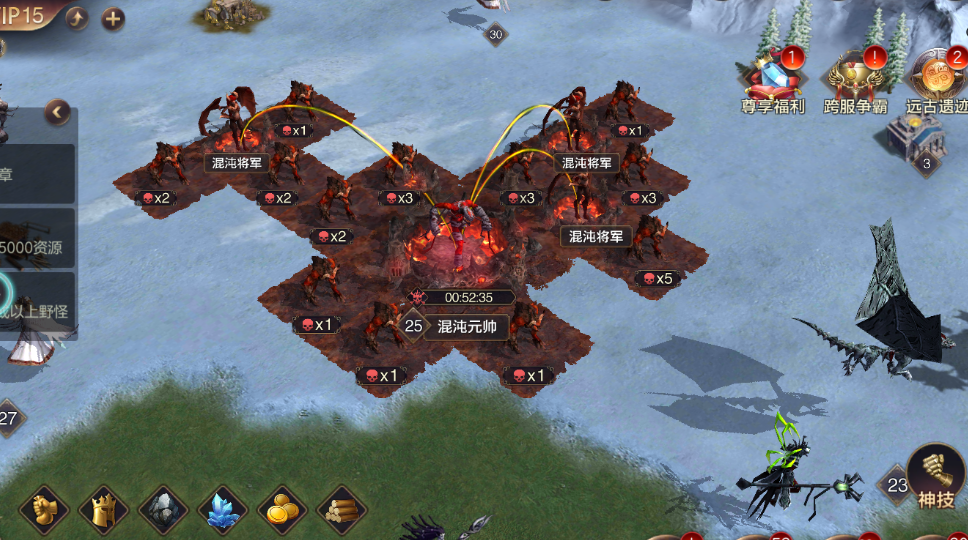Screen dimensions: 968x540
Task: Select the wood logs resource filter
Action: 341,510
